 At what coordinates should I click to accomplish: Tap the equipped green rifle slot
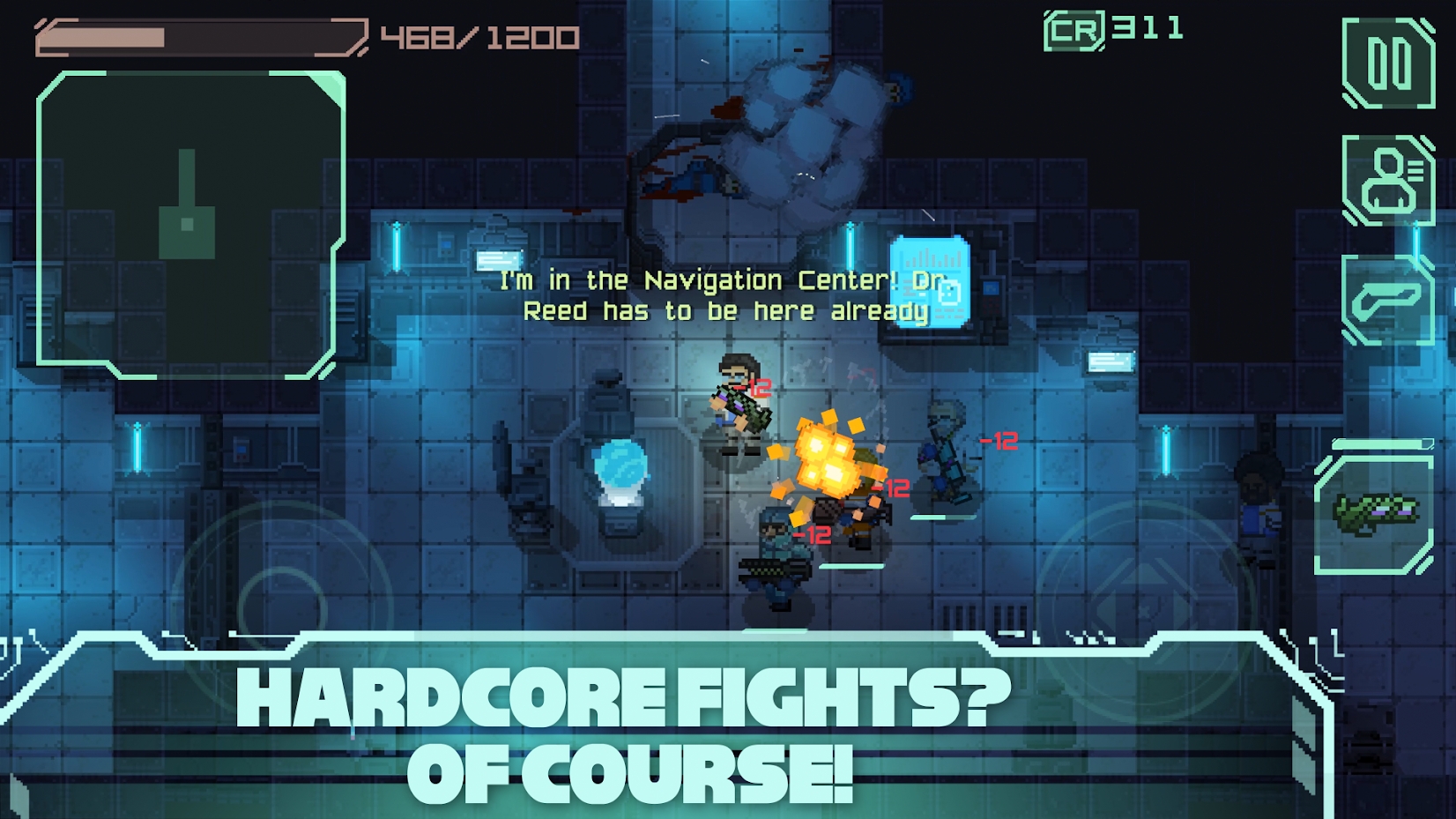[x=1374, y=514]
